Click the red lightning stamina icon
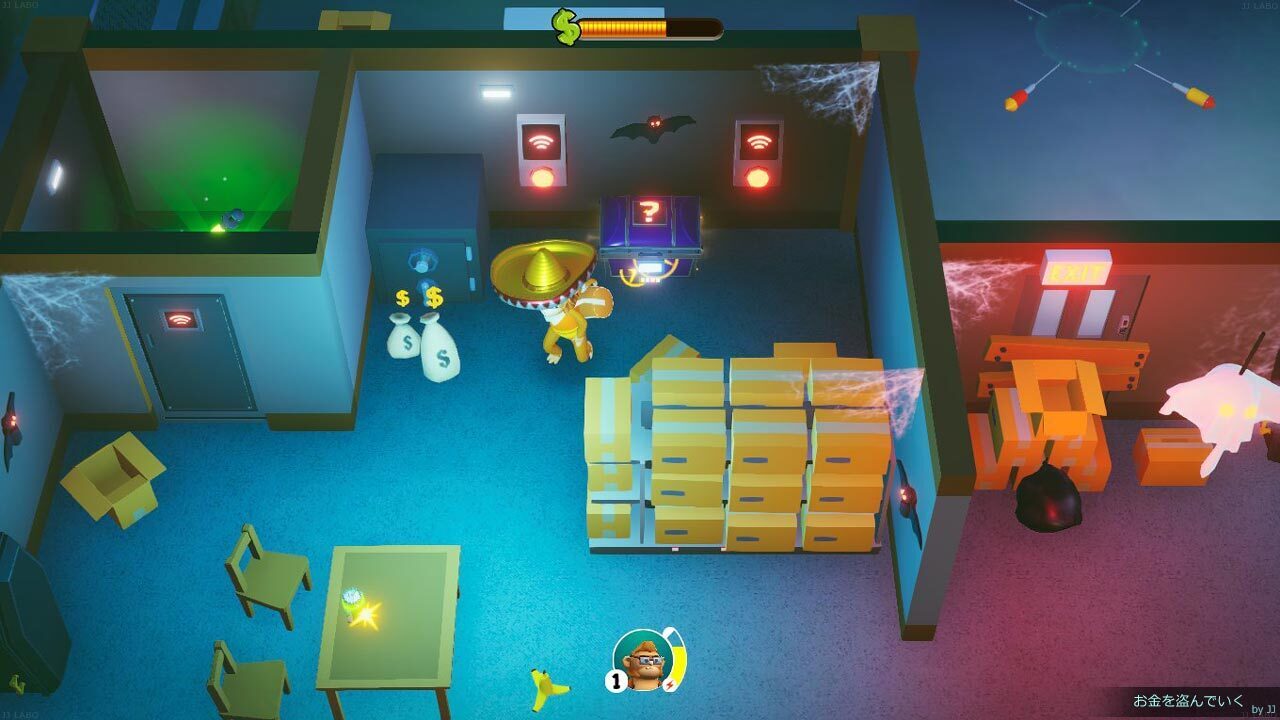 (x=671, y=683)
